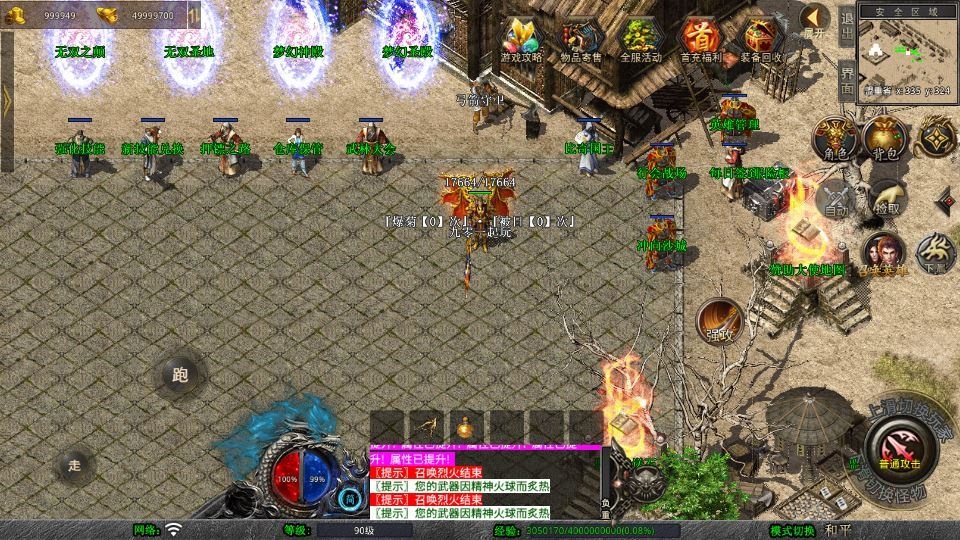The image size is (960, 540).
Task: Use the 强攻 strong attack skill
Action: pyautogui.click(x=718, y=321)
